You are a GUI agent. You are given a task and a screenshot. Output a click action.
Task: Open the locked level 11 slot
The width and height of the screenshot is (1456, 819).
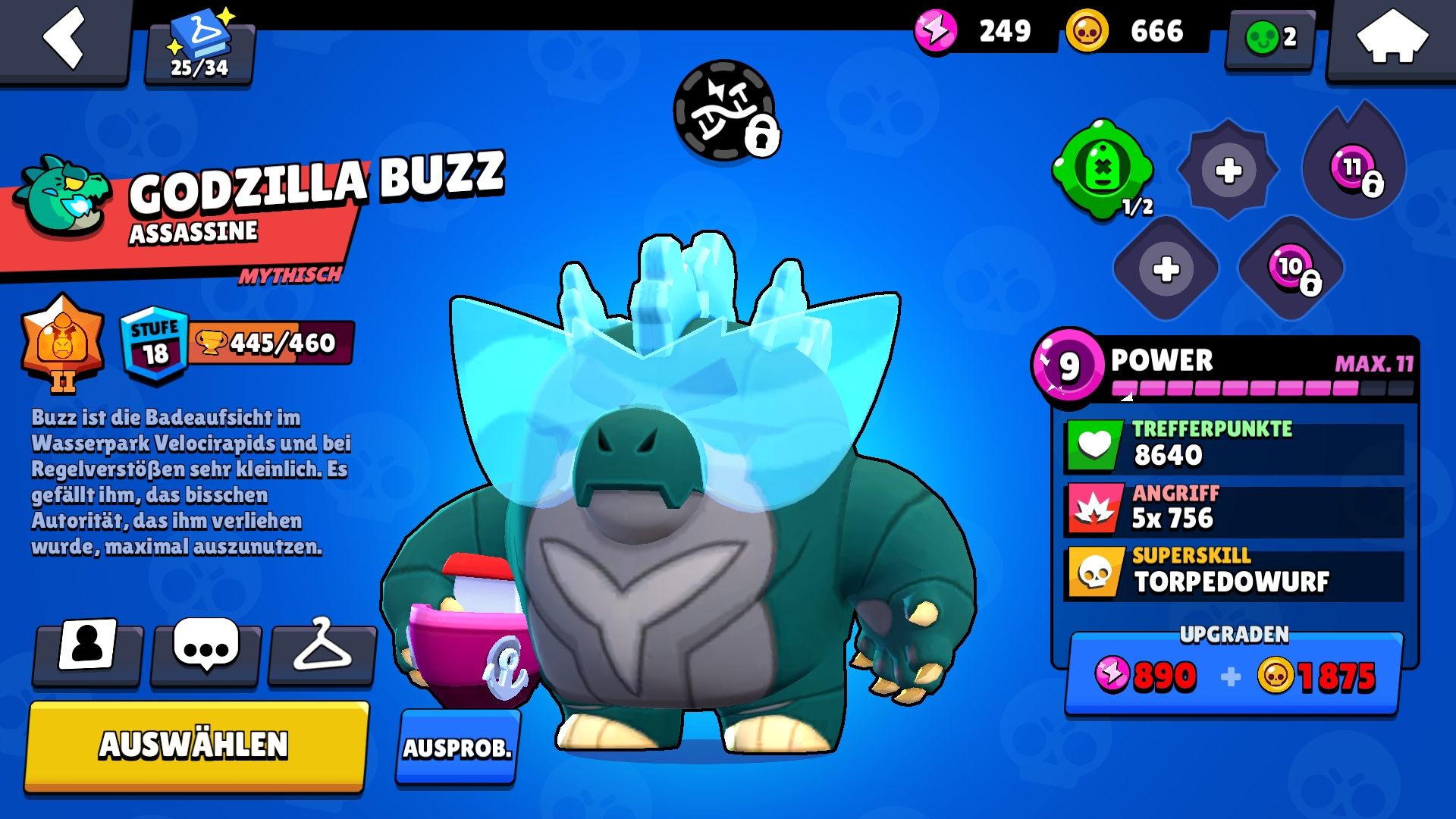tap(1354, 169)
